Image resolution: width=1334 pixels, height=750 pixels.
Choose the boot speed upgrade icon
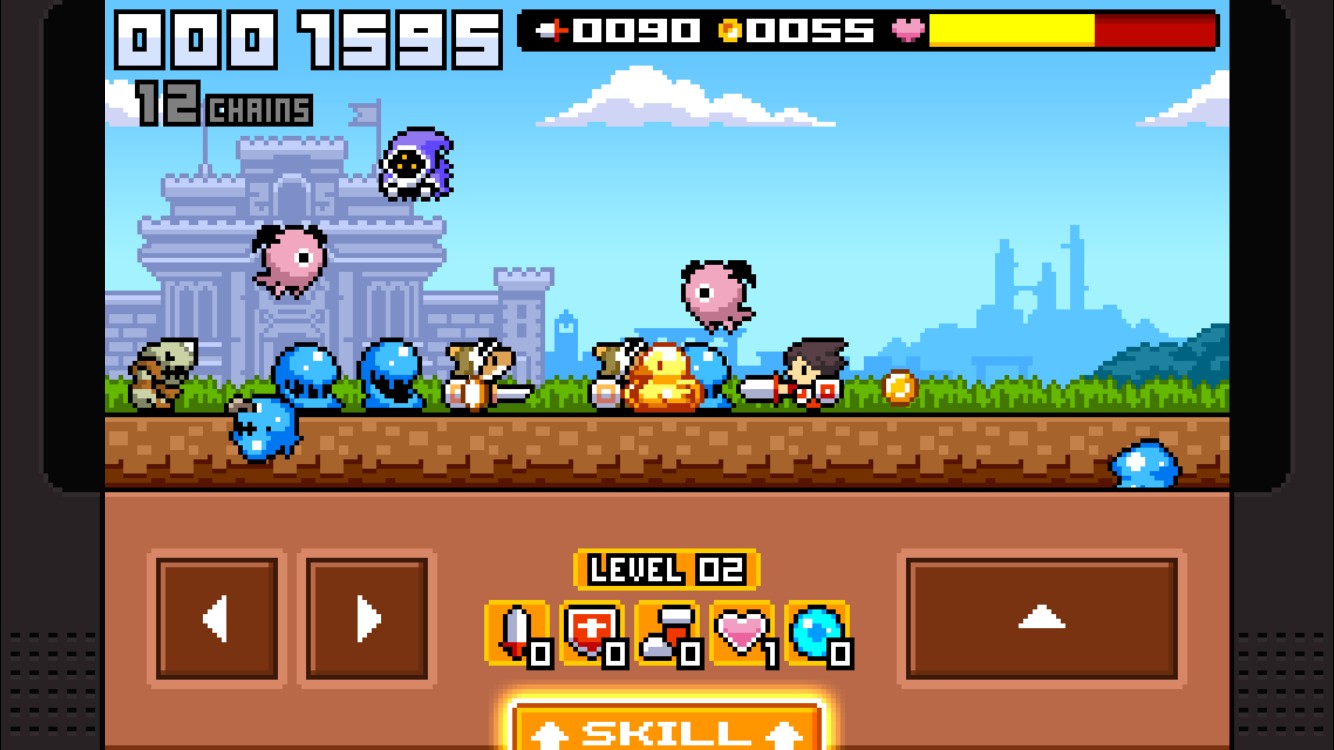pos(668,634)
